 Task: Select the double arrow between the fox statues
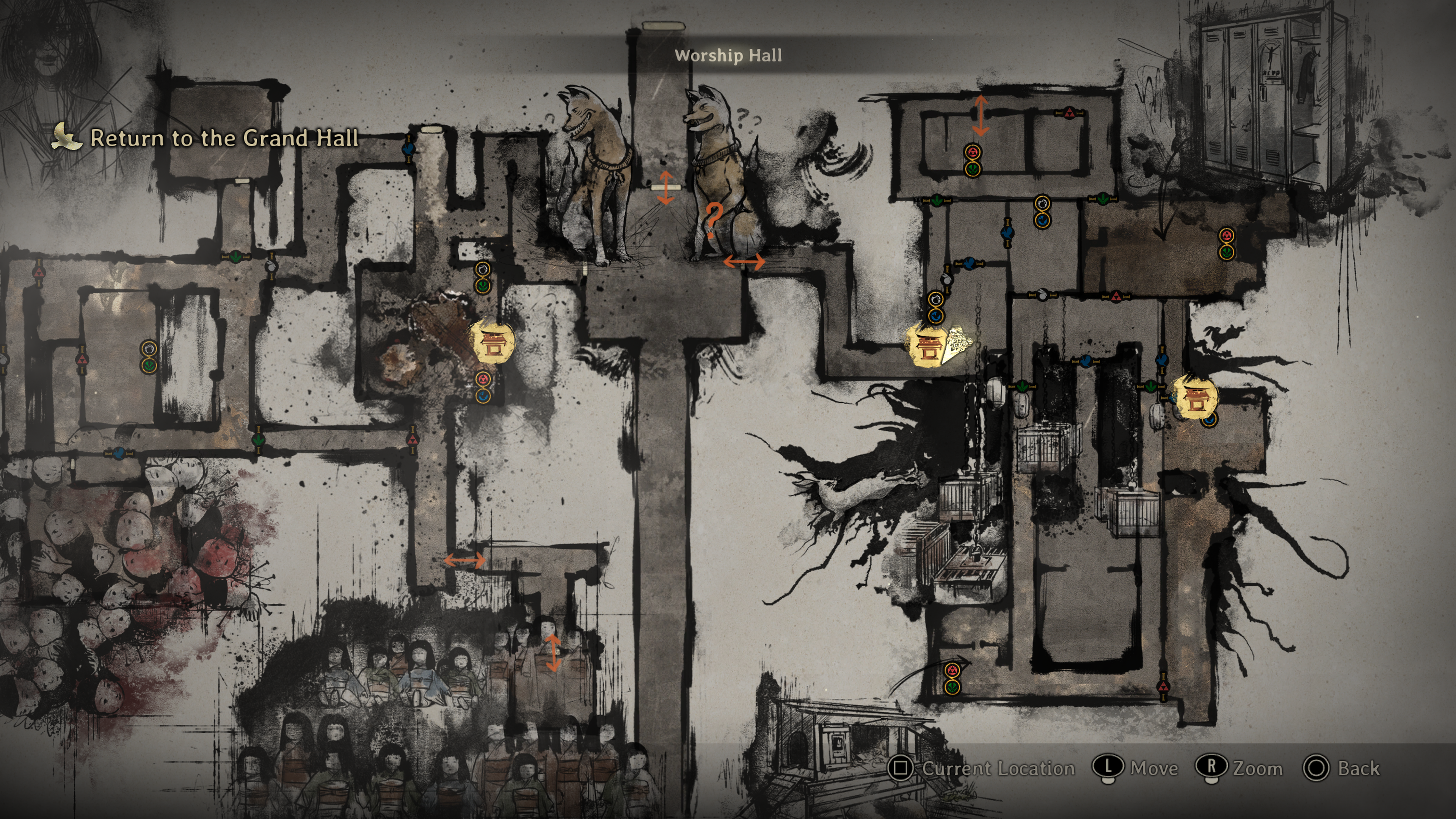coord(665,187)
